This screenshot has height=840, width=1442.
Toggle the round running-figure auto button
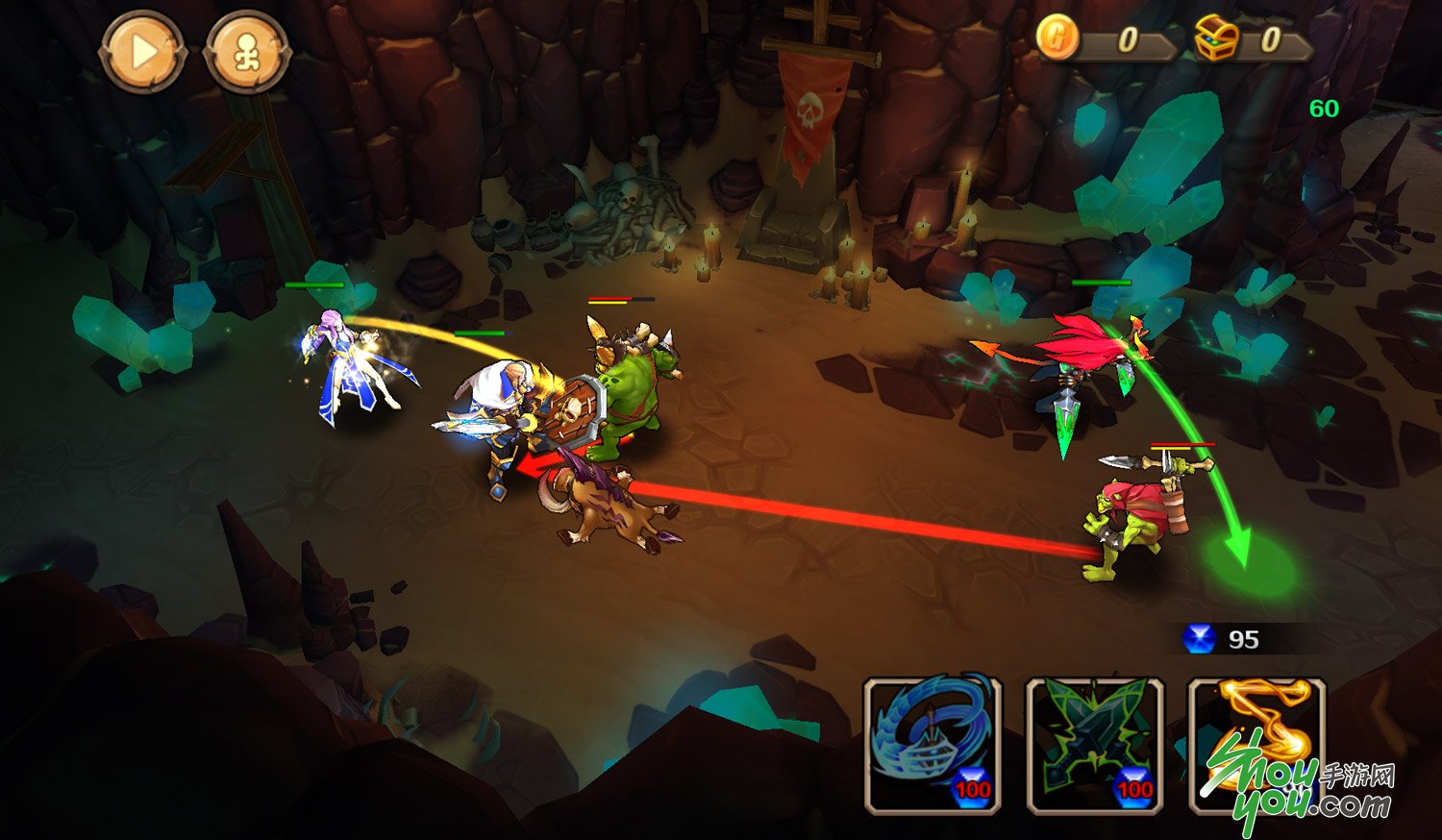(x=248, y=52)
